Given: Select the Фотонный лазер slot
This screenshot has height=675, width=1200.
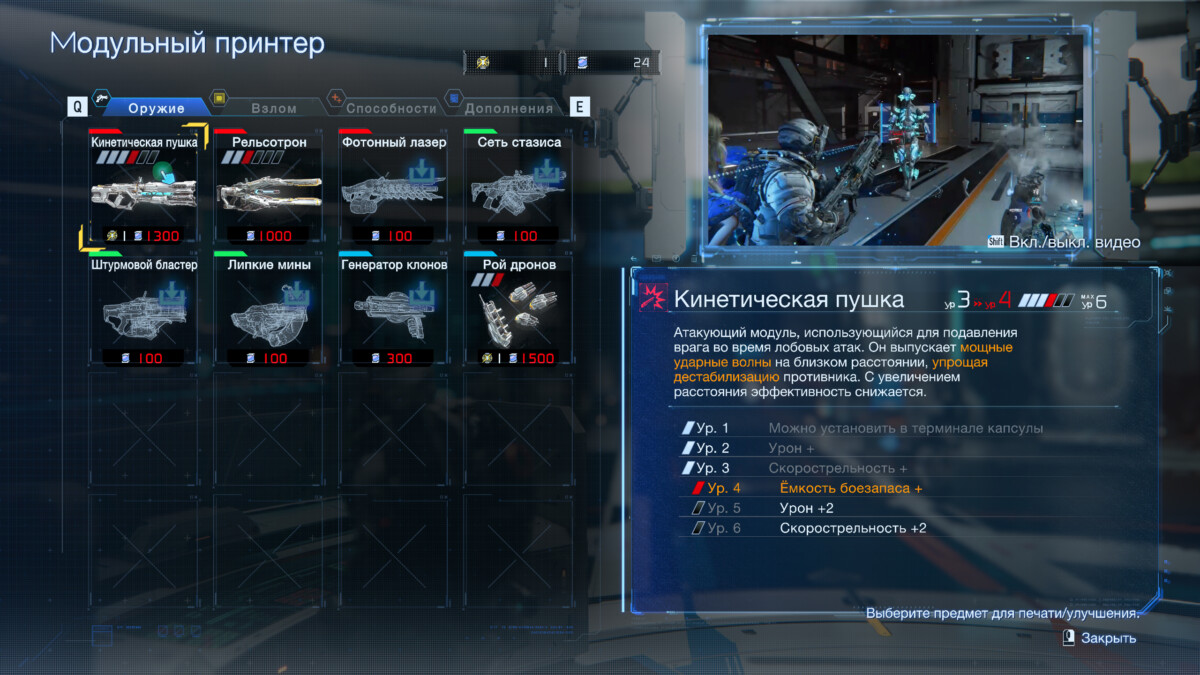Looking at the screenshot, I should [x=393, y=188].
